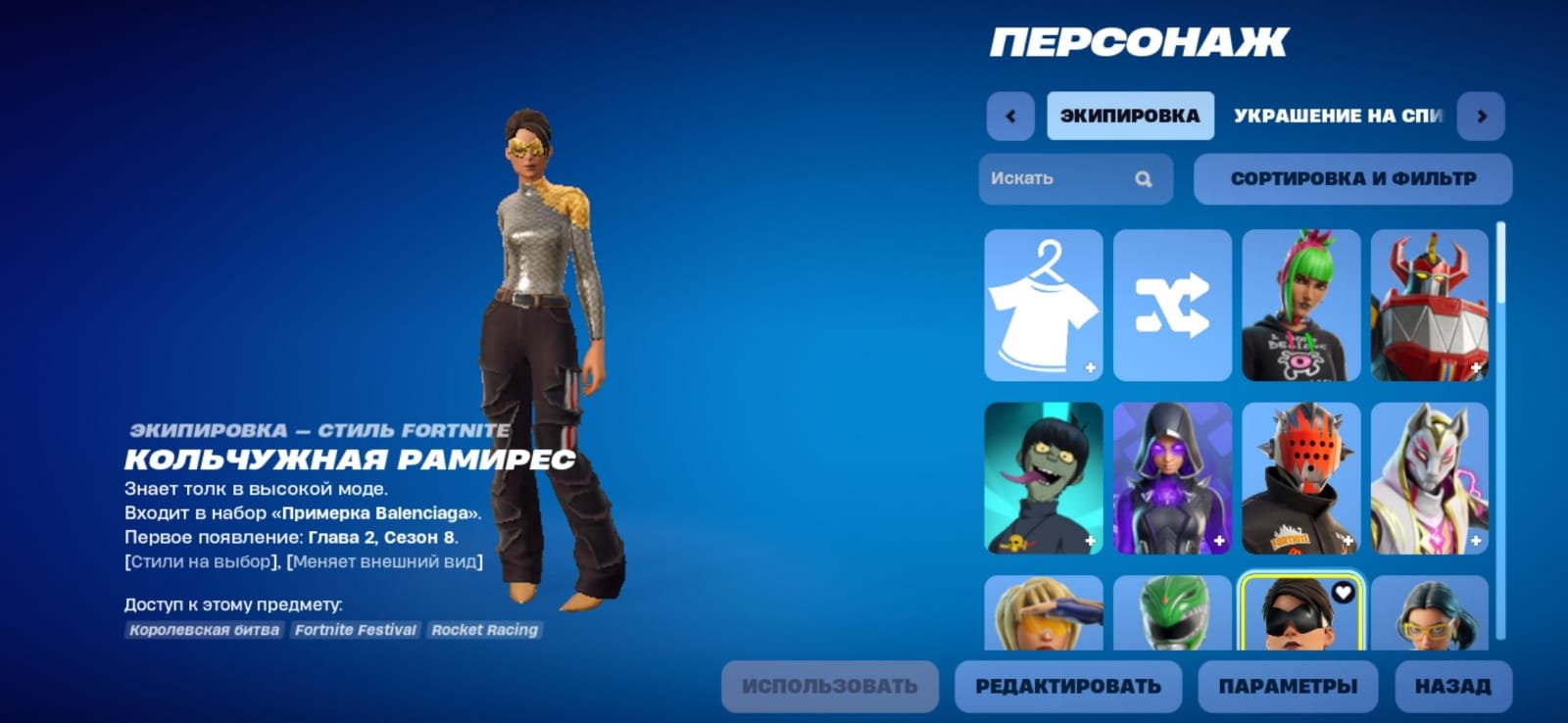Open СОРТИРОВКА И ФИЛЬТР options

click(1352, 178)
